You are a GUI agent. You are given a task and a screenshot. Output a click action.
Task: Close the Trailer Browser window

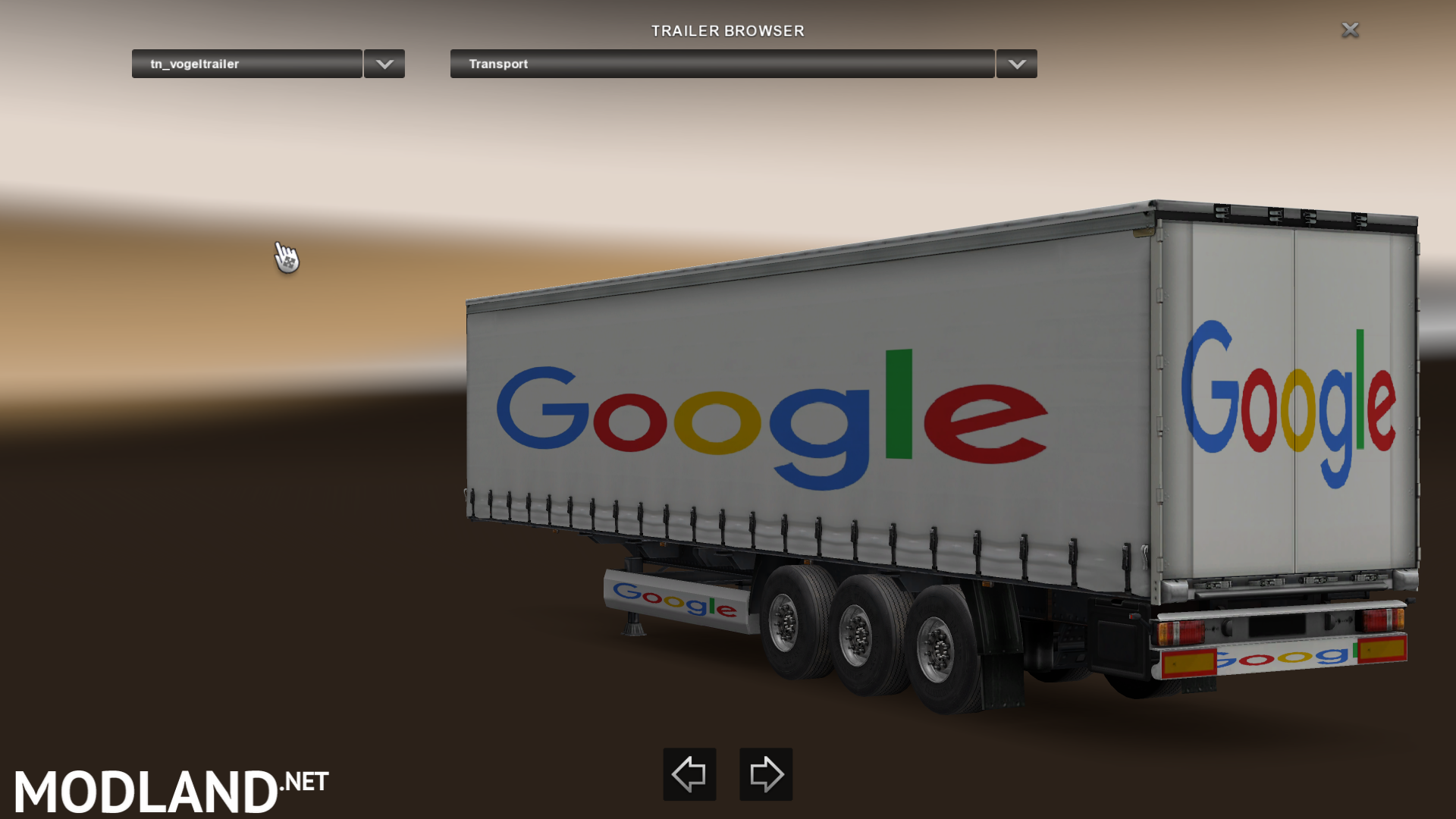point(1351,30)
